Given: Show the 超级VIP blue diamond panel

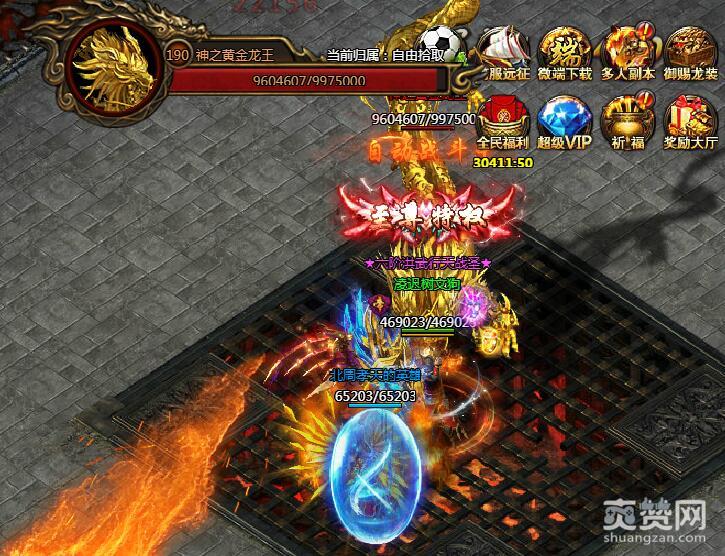Looking at the screenshot, I should click(565, 122).
